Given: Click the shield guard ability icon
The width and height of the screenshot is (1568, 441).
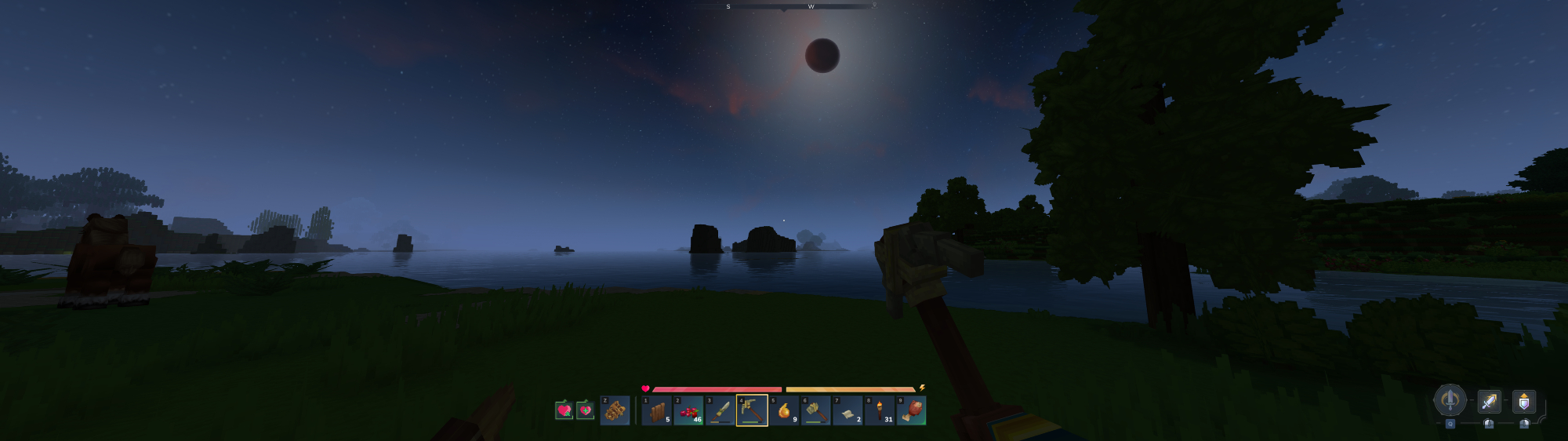Looking at the screenshot, I should [x=1523, y=402].
